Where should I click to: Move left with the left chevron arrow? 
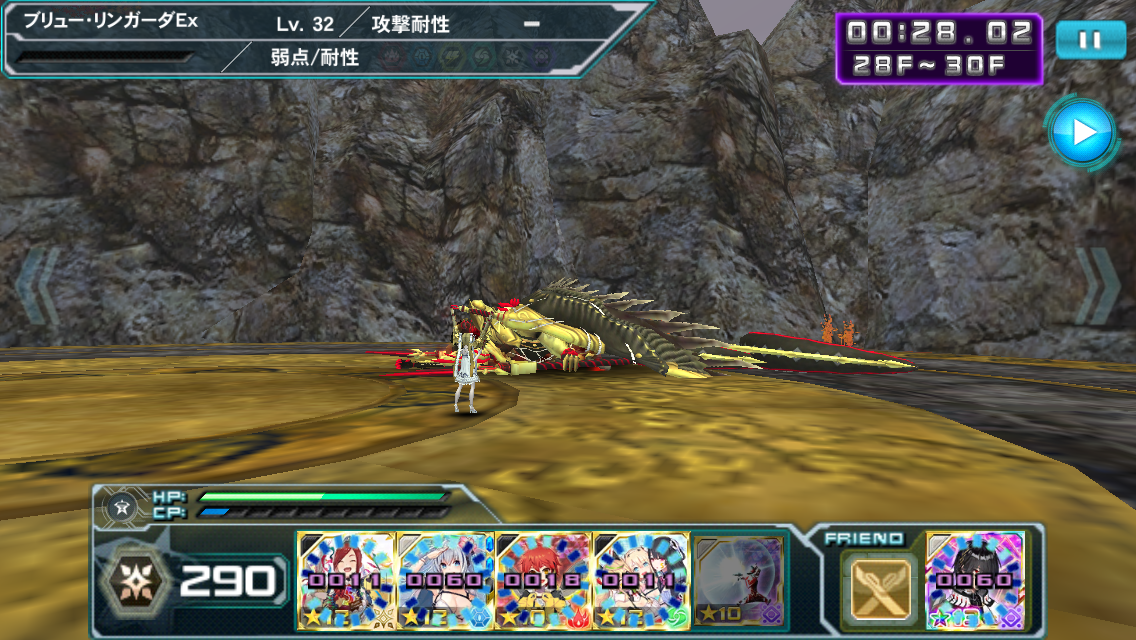tap(37, 286)
